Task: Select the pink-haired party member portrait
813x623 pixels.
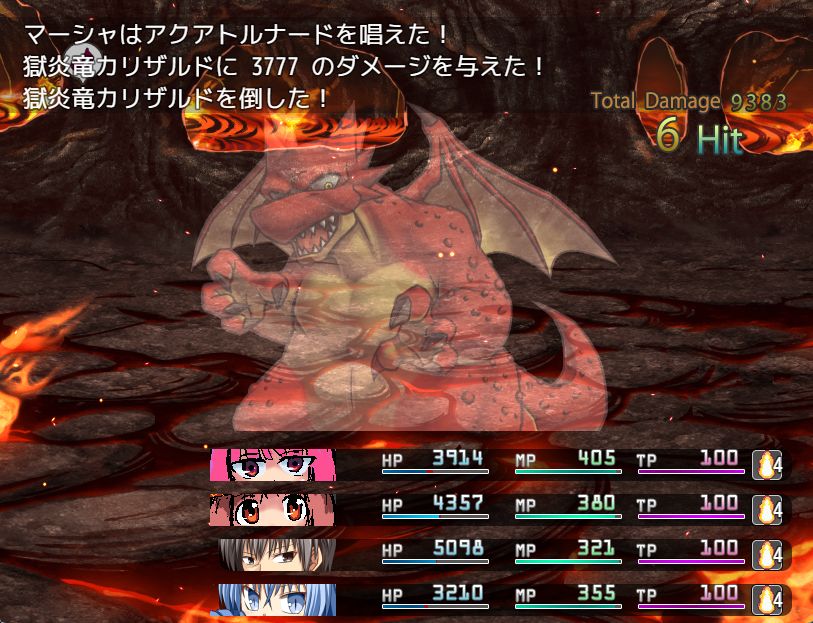Action: click(x=273, y=465)
